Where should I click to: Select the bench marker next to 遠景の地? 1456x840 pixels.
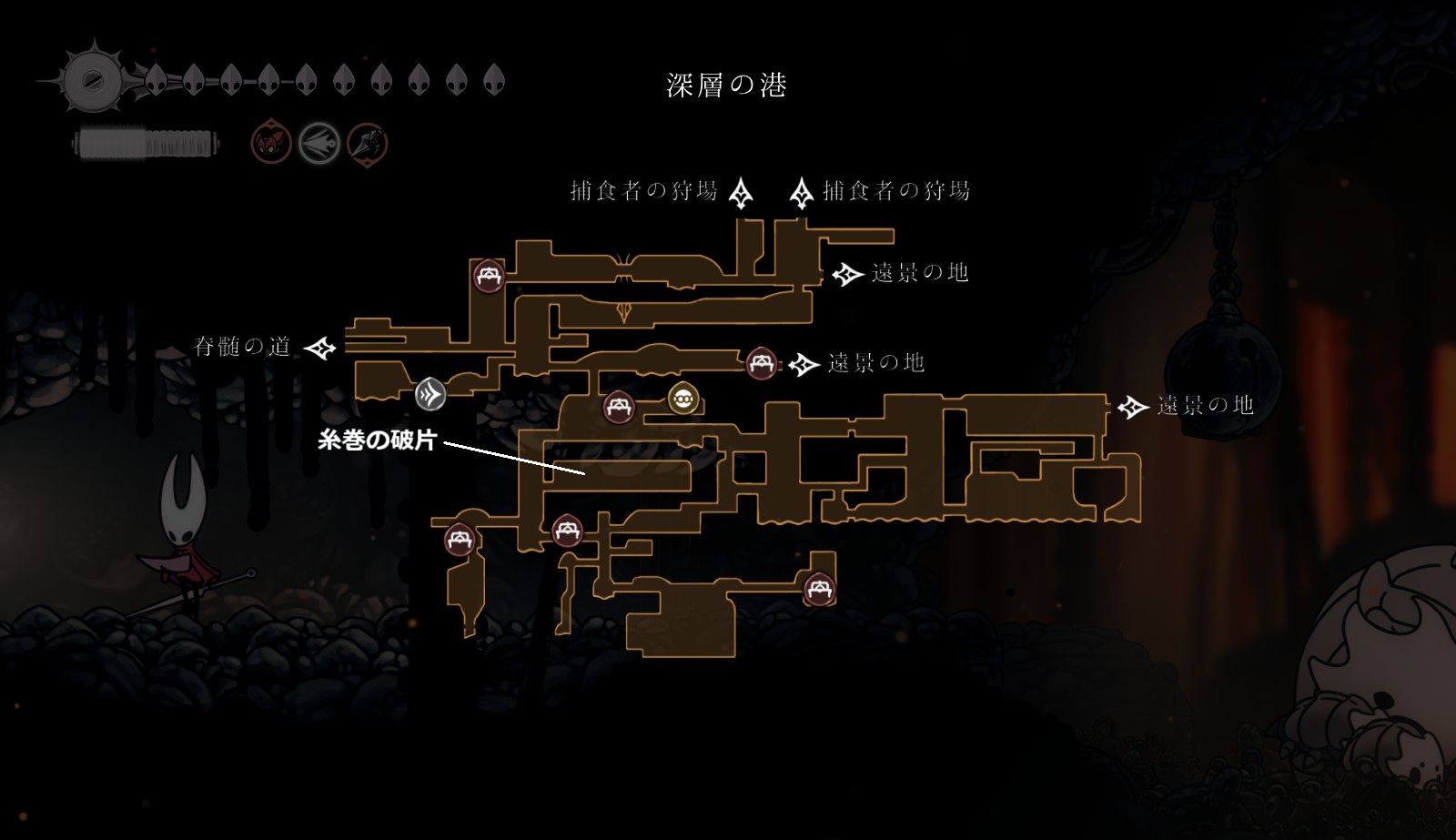pos(761,363)
